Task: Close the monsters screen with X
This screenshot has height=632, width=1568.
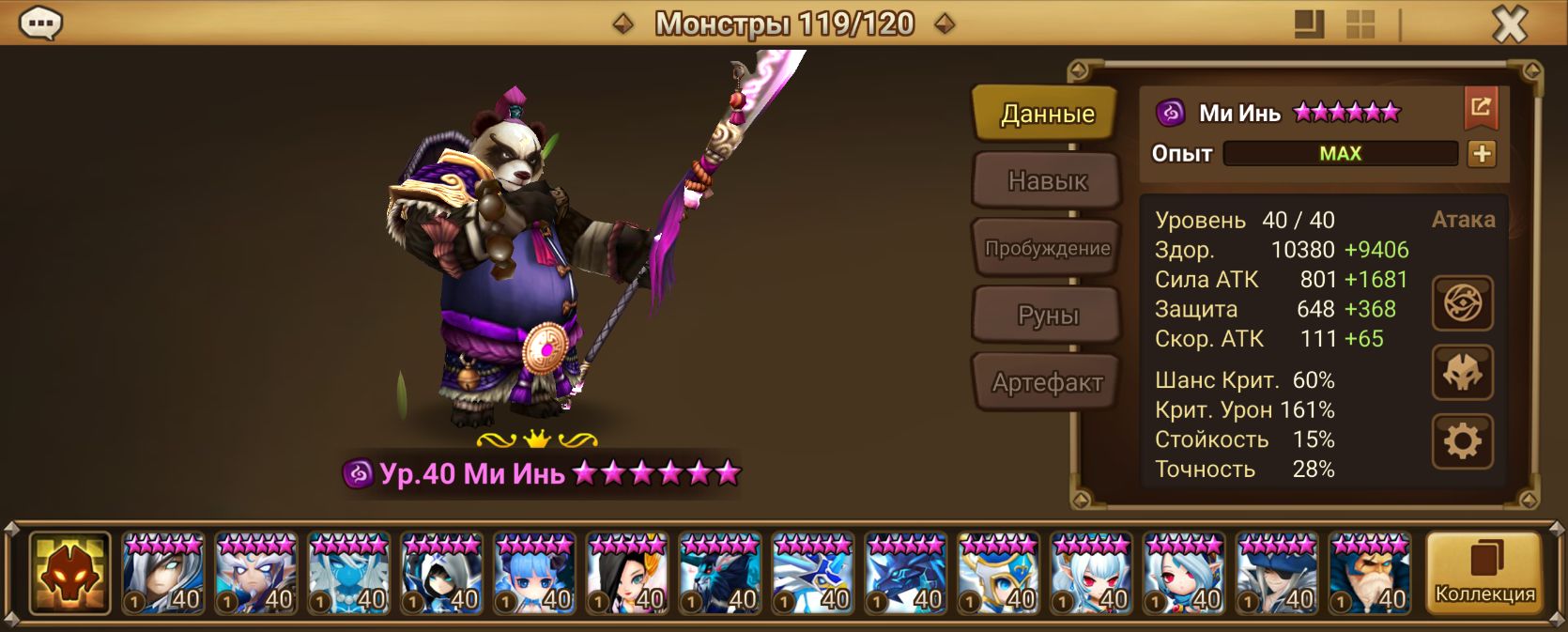Action: pyautogui.click(x=1509, y=24)
